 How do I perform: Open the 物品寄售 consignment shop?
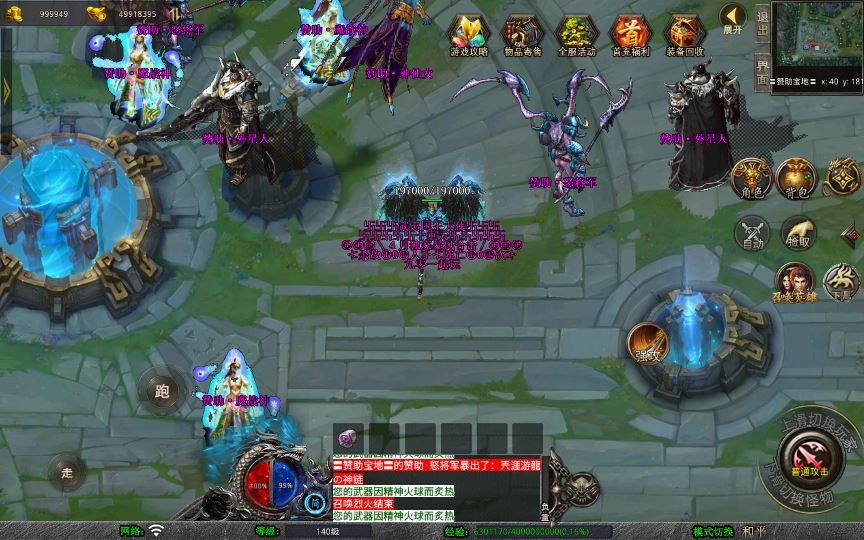coord(522,33)
